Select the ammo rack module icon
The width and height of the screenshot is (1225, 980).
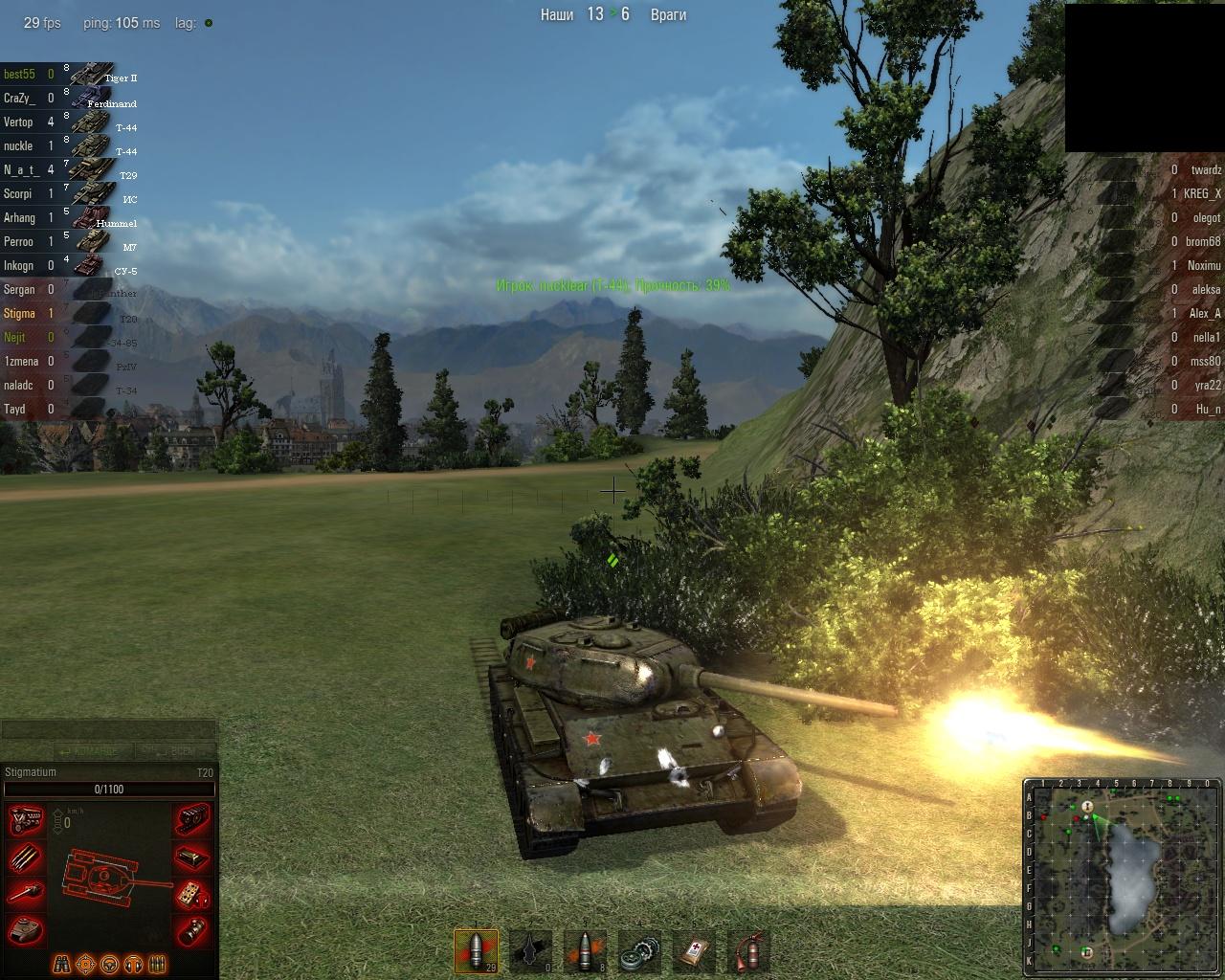[27, 857]
